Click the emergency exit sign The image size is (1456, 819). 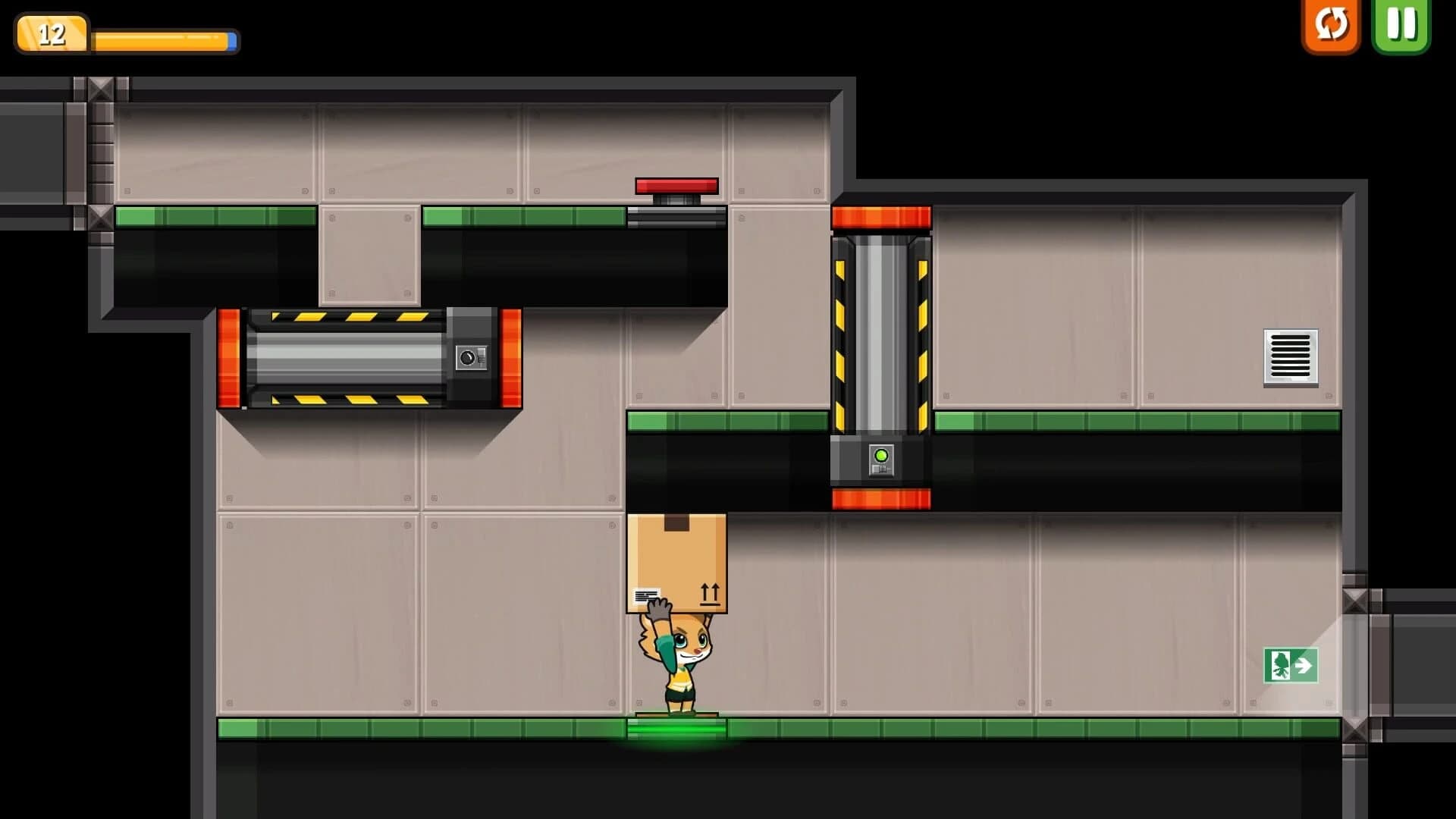1292,666
